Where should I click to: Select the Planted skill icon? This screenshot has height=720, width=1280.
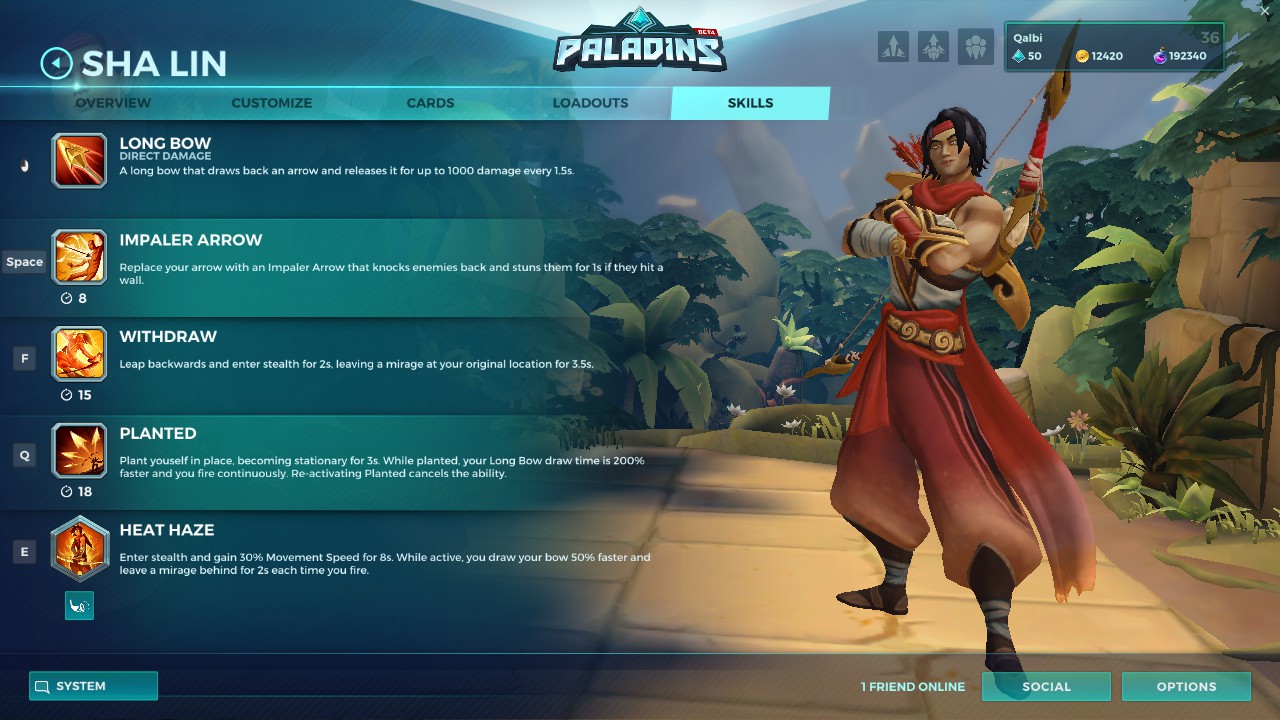79,450
